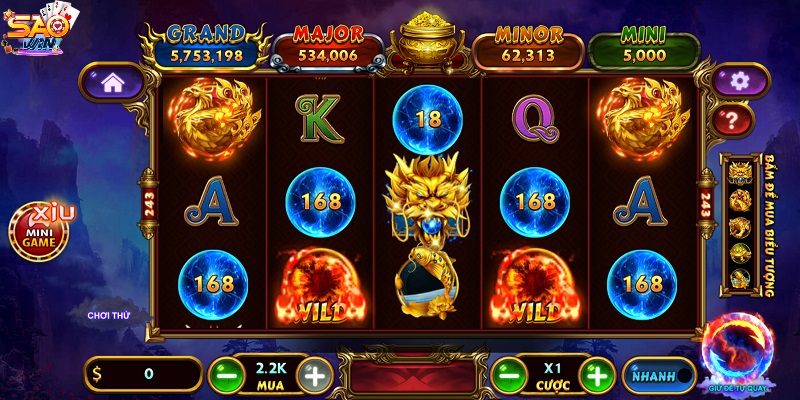Select Chơi Thử trial play
The width and height of the screenshot is (800, 400).
(110, 315)
